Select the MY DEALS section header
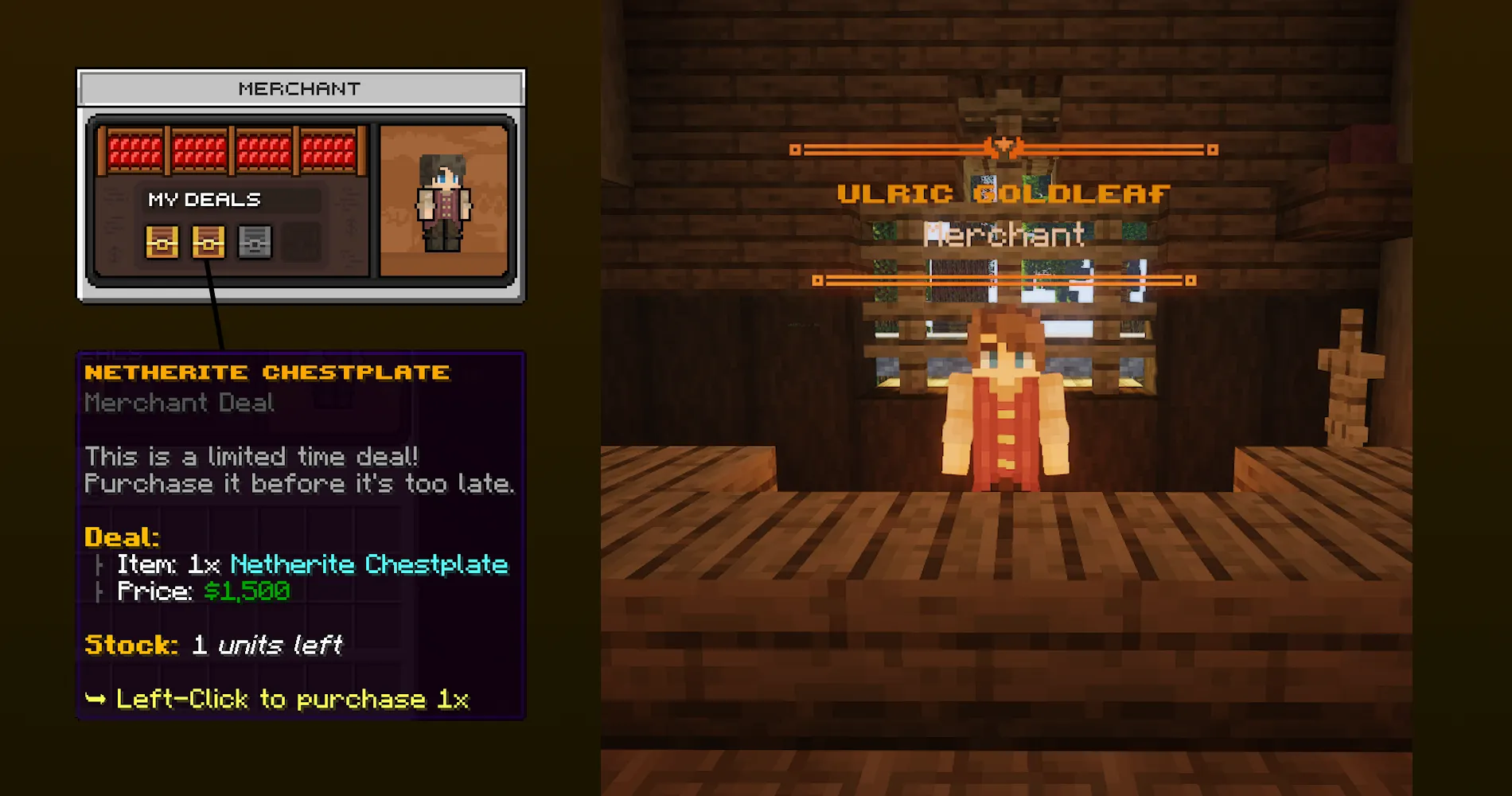 [205, 199]
